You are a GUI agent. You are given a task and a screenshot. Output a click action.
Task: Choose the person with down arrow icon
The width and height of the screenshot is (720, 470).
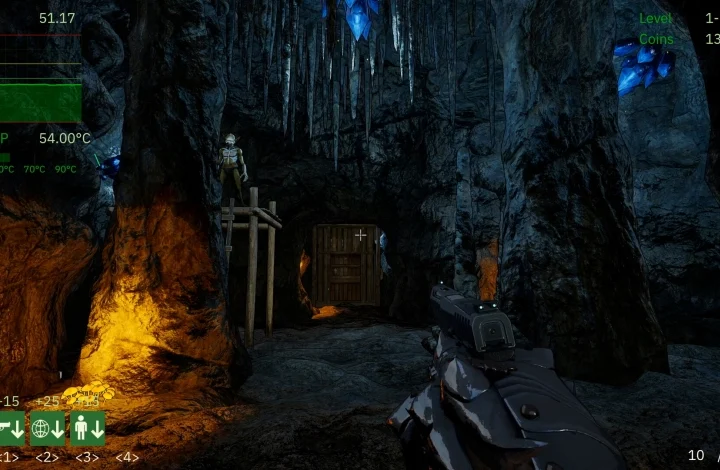click(x=87, y=429)
